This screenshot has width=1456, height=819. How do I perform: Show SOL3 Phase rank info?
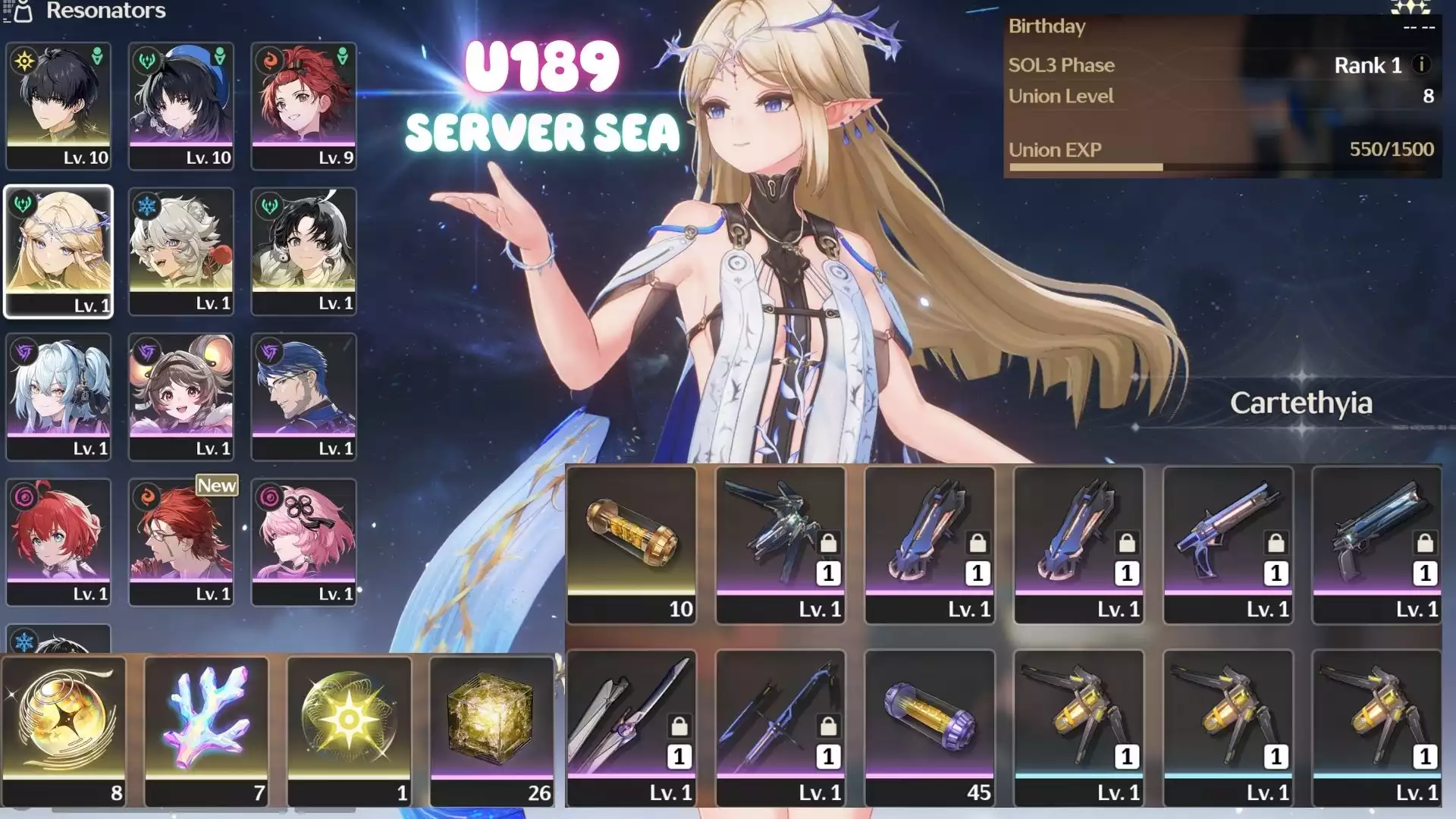1422,65
